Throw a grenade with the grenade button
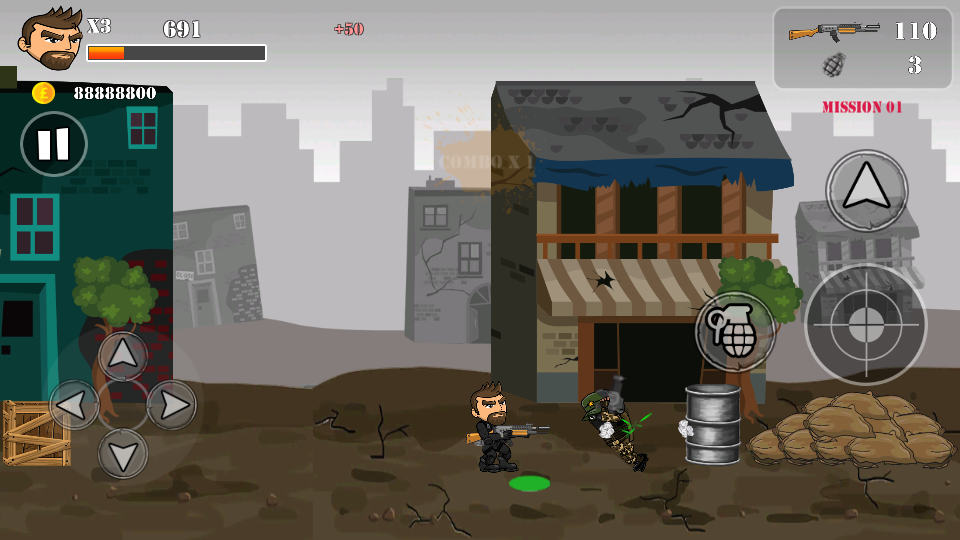 (x=736, y=331)
